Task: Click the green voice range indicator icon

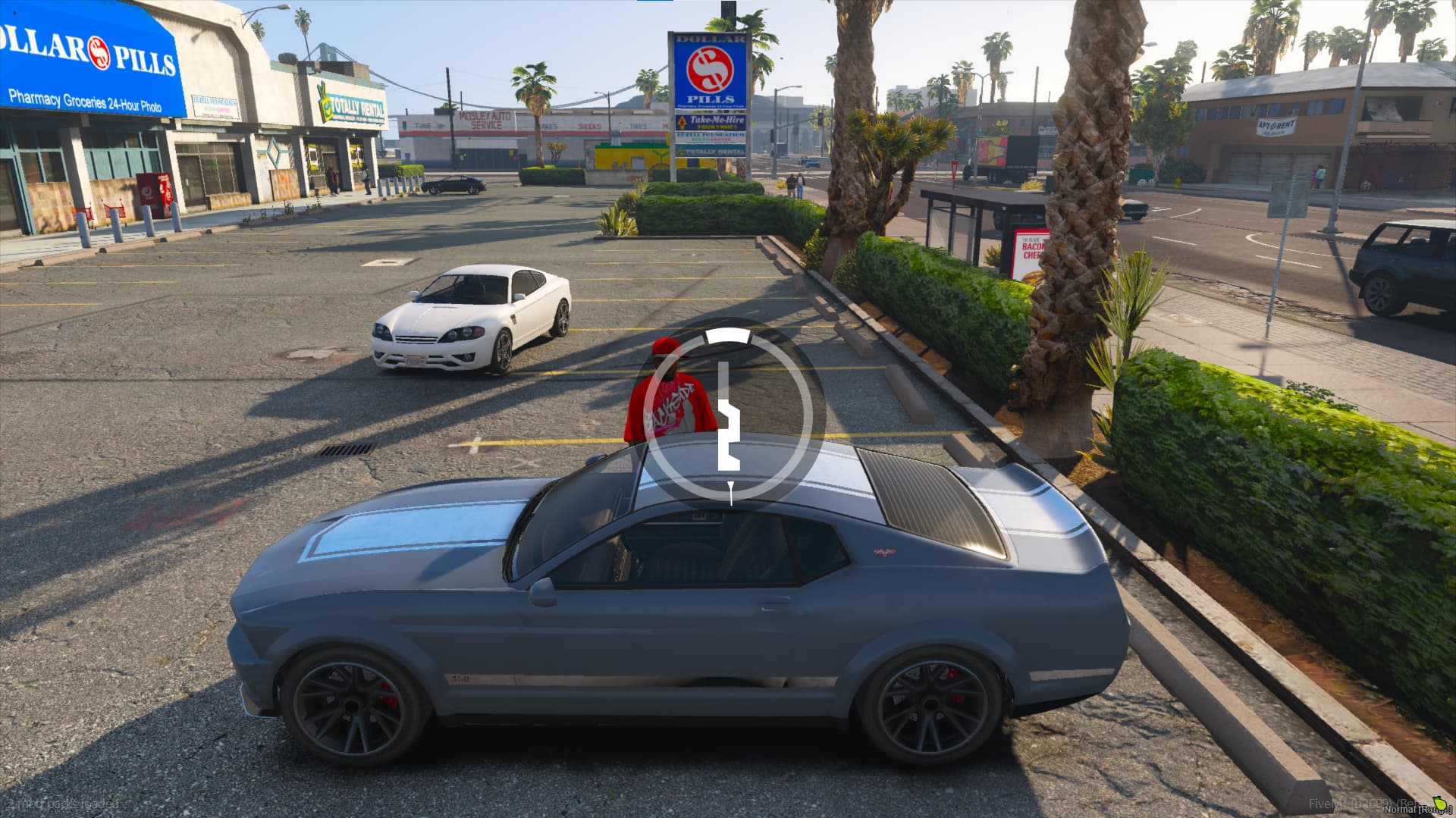Action: 1439,802
